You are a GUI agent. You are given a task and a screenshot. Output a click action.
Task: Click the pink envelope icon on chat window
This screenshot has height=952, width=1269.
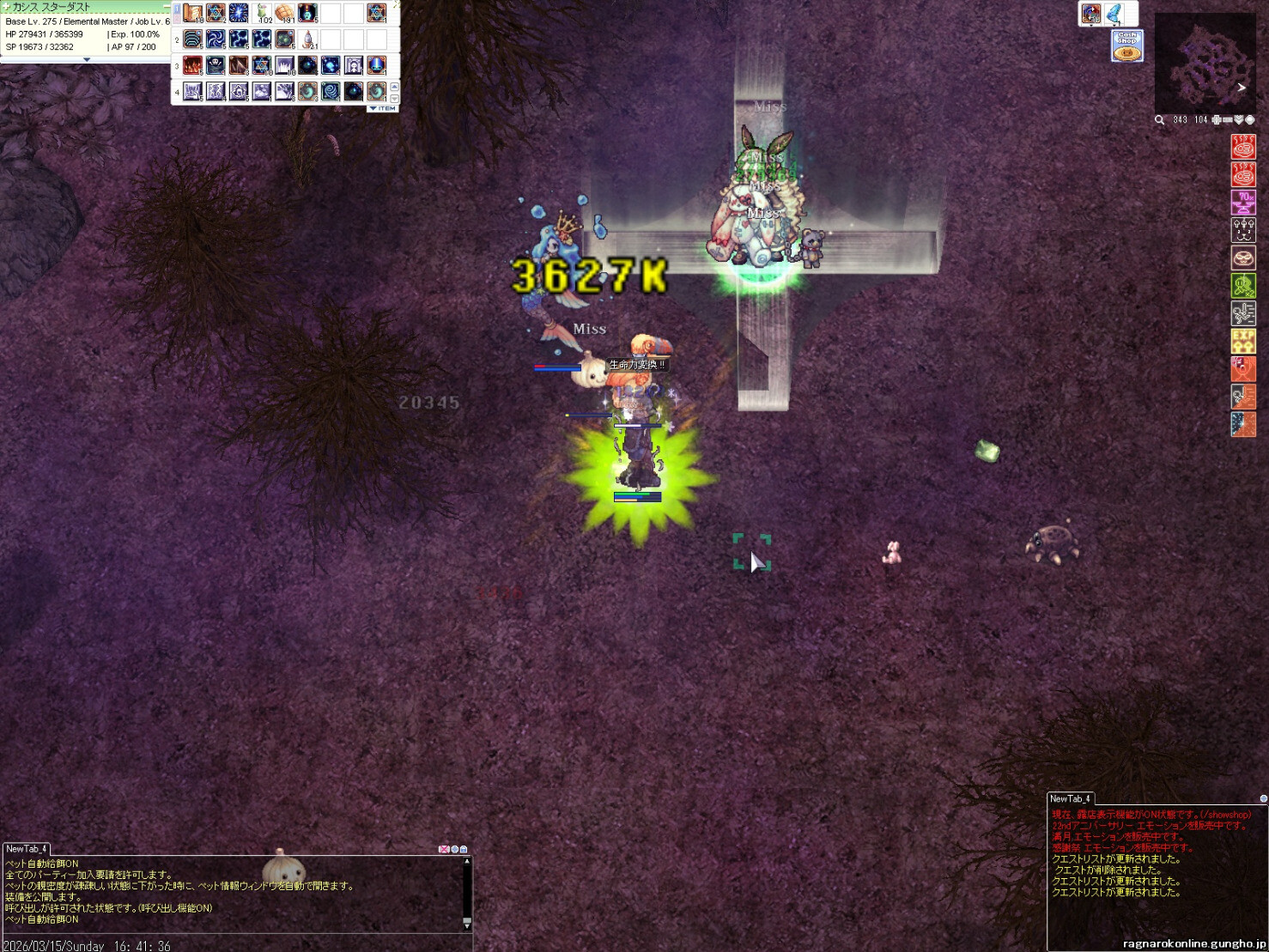[x=443, y=849]
